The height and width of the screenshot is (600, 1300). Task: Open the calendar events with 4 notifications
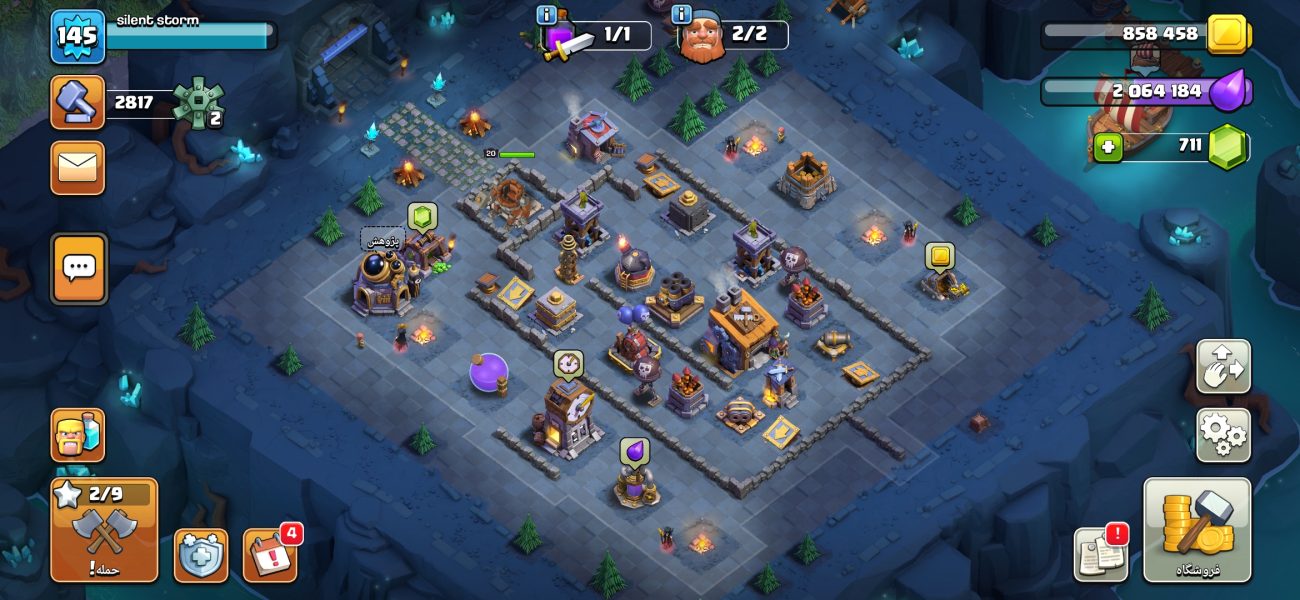pyautogui.click(x=269, y=555)
